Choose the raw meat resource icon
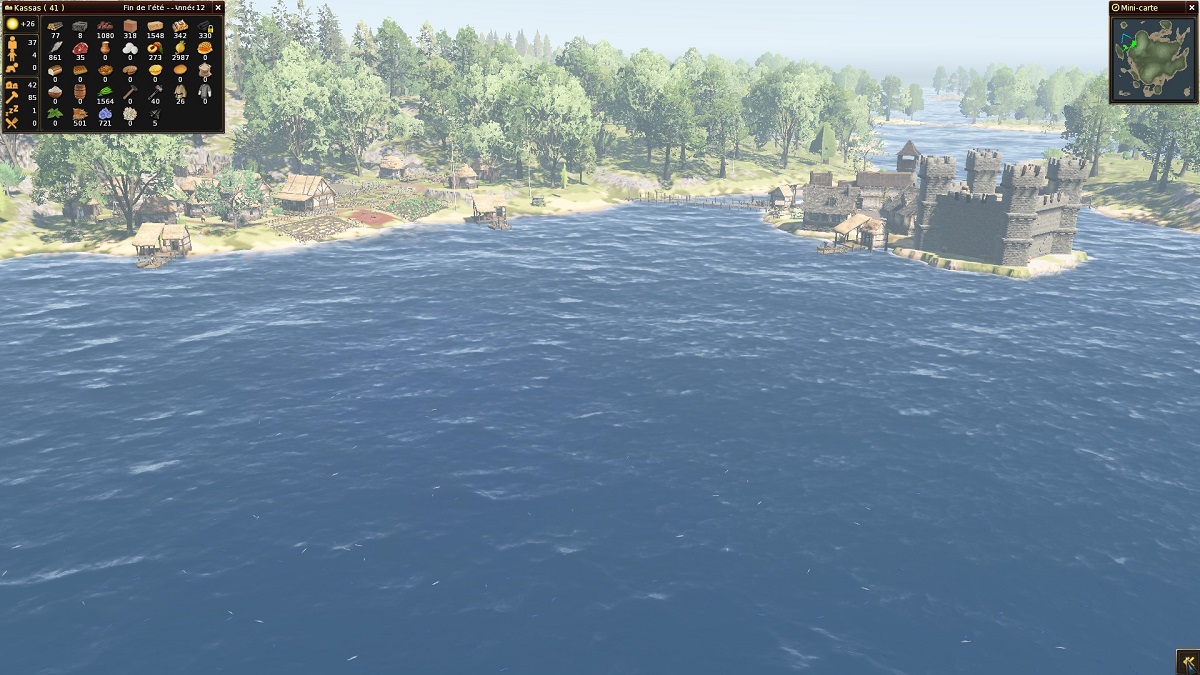Image resolution: width=1200 pixels, height=675 pixels. tap(80, 47)
